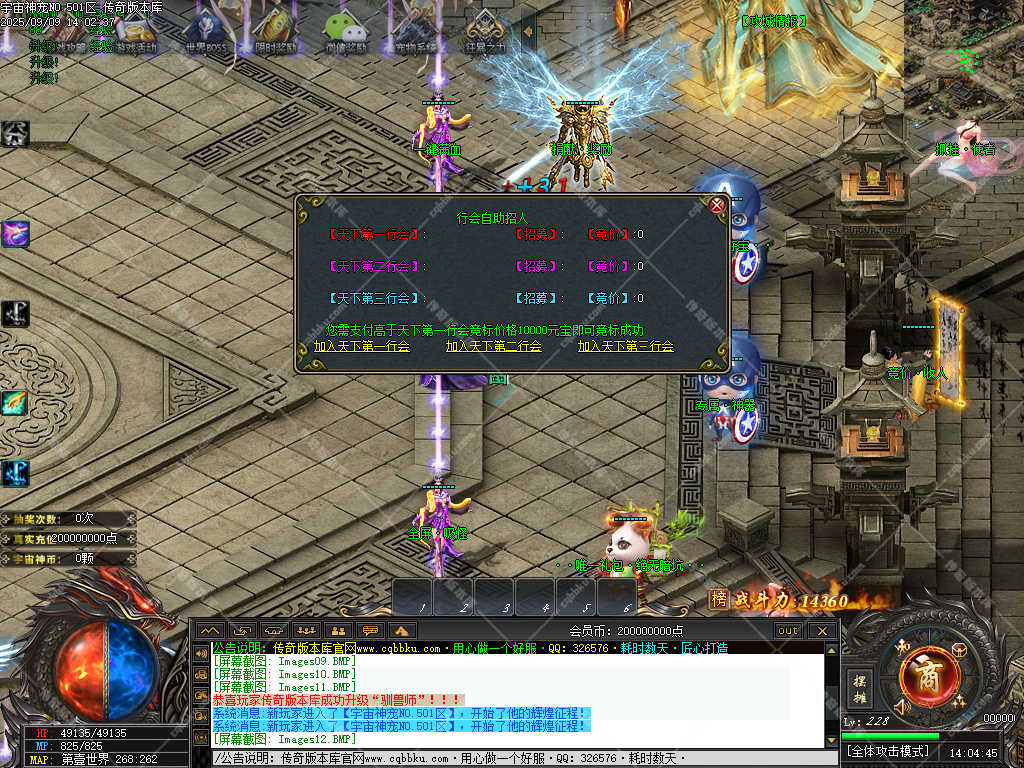Viewport: 1024px width, 768px height.
Task: Select the 招募 option for 天下第一行会
Action: 537,234
